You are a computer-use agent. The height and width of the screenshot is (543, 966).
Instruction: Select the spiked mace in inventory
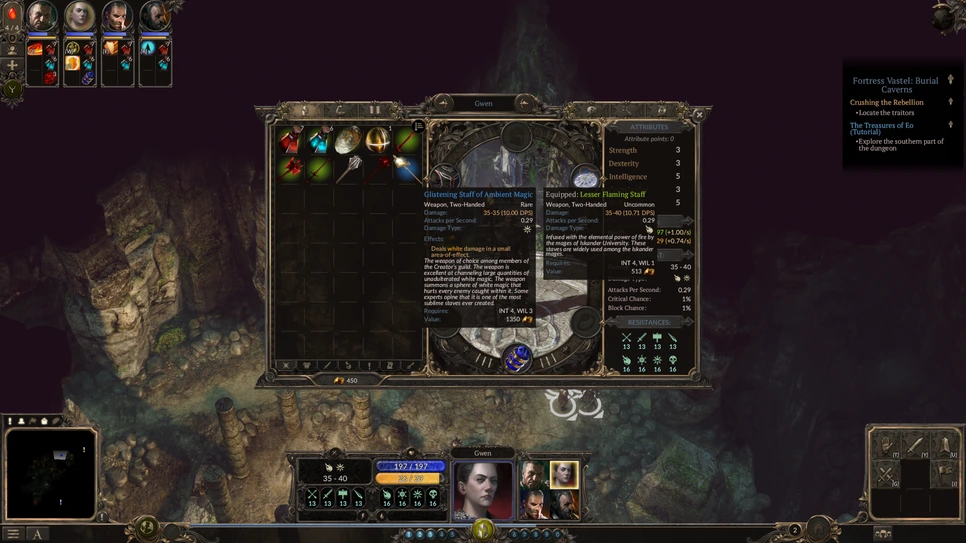(x=349, y=168)
